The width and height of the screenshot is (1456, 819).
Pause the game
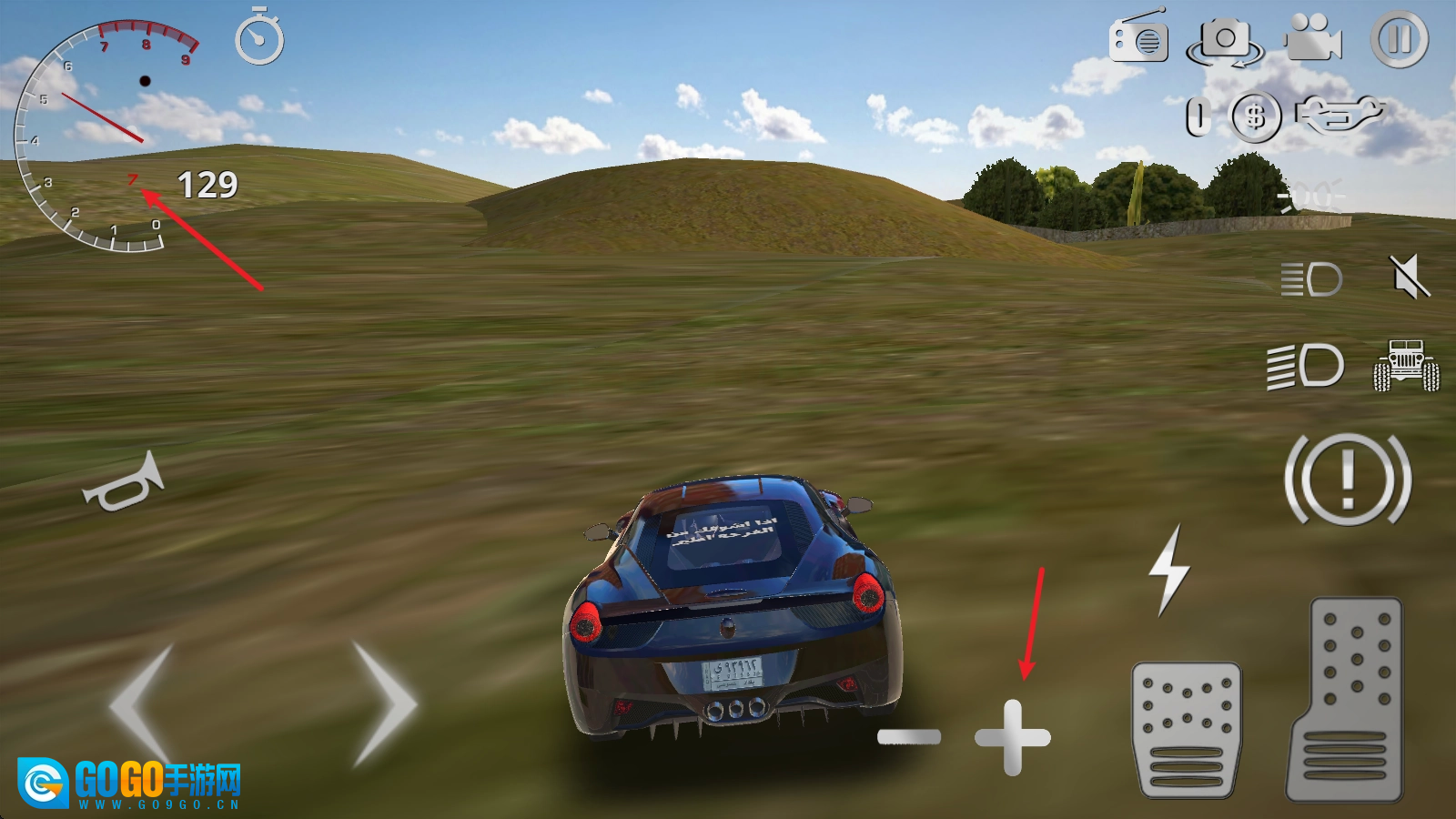pyautogui.click(x=1400, y=39)
